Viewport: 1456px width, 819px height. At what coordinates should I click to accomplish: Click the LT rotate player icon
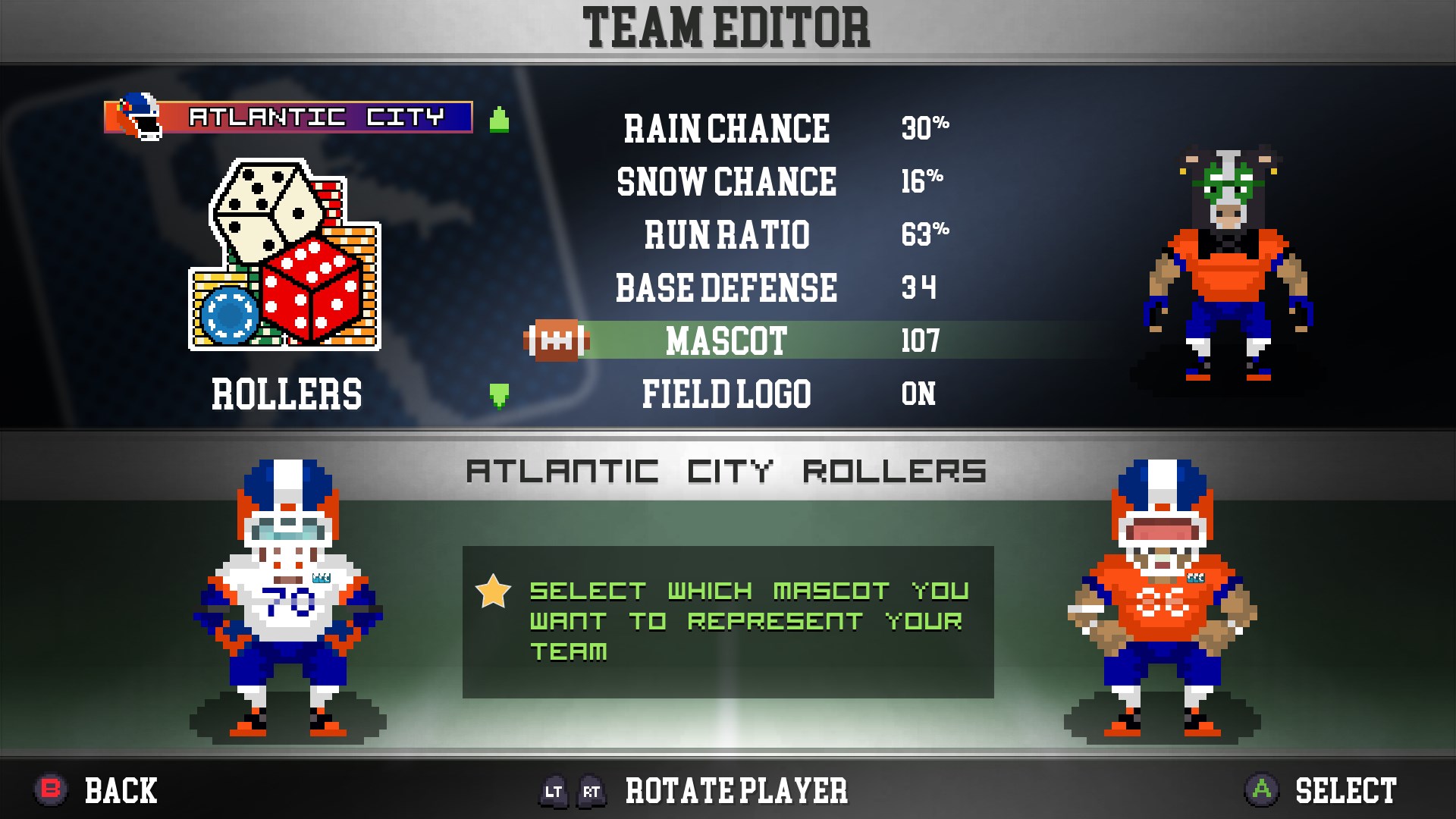[553, 791]
